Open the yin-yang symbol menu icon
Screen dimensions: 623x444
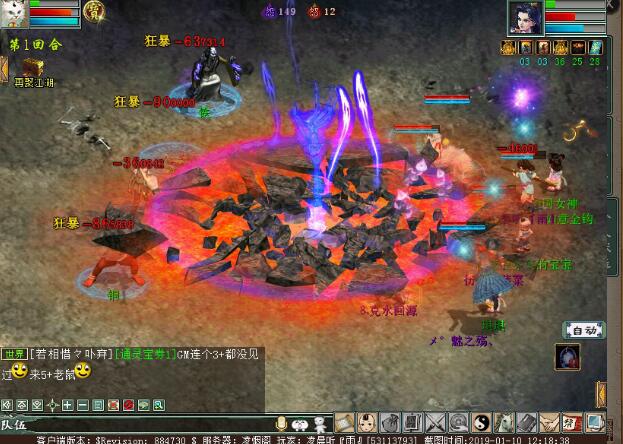point(482,423)
